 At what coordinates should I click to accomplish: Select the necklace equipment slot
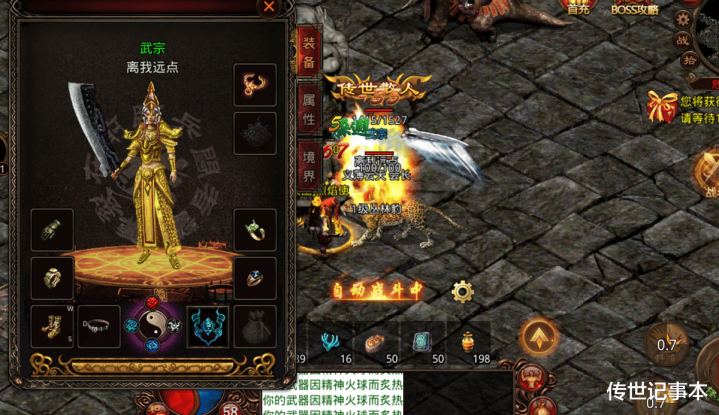pyautogui.click(x=255, y=85)
